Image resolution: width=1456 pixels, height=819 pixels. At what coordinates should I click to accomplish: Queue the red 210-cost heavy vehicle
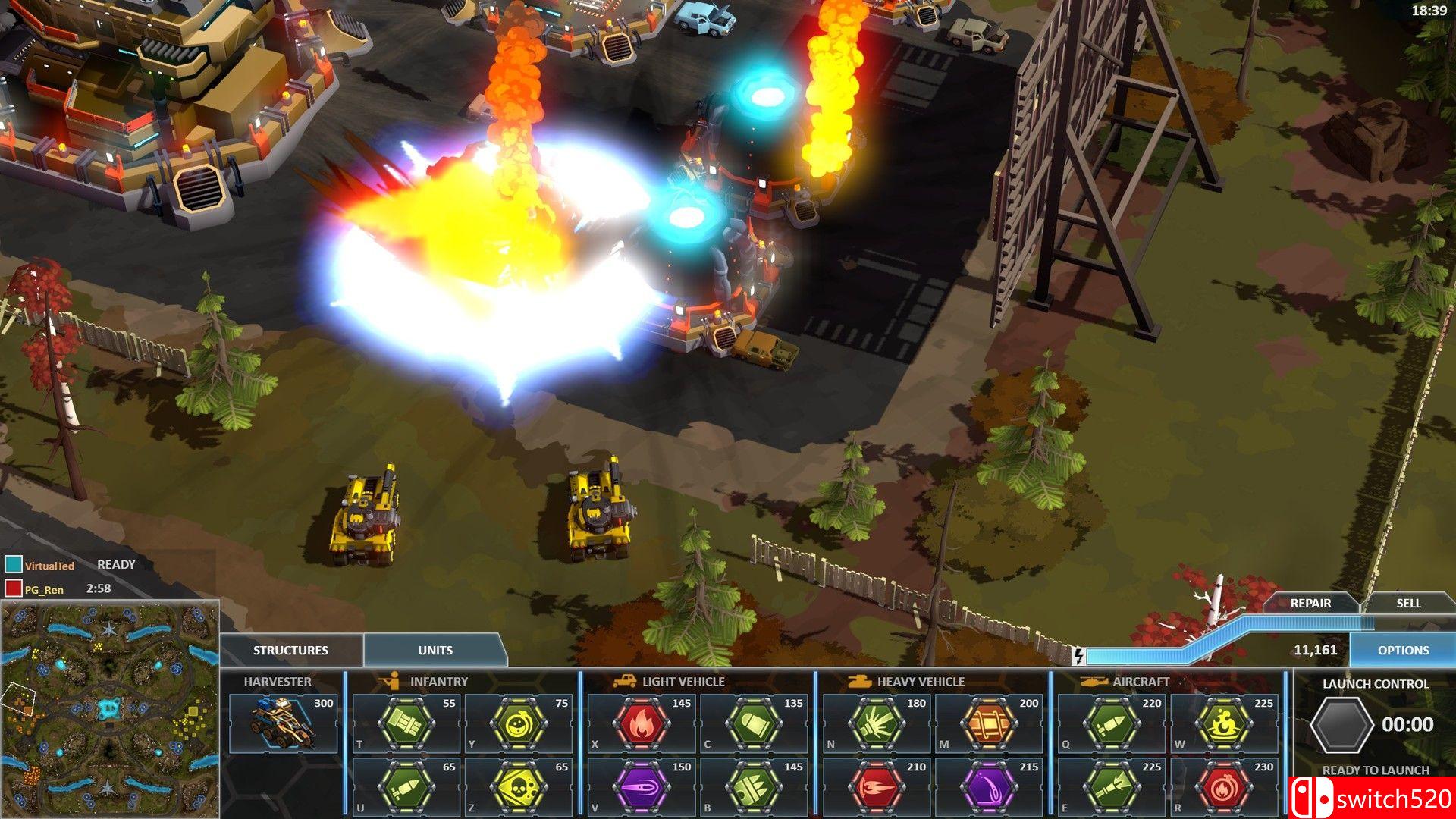[877, 786]
